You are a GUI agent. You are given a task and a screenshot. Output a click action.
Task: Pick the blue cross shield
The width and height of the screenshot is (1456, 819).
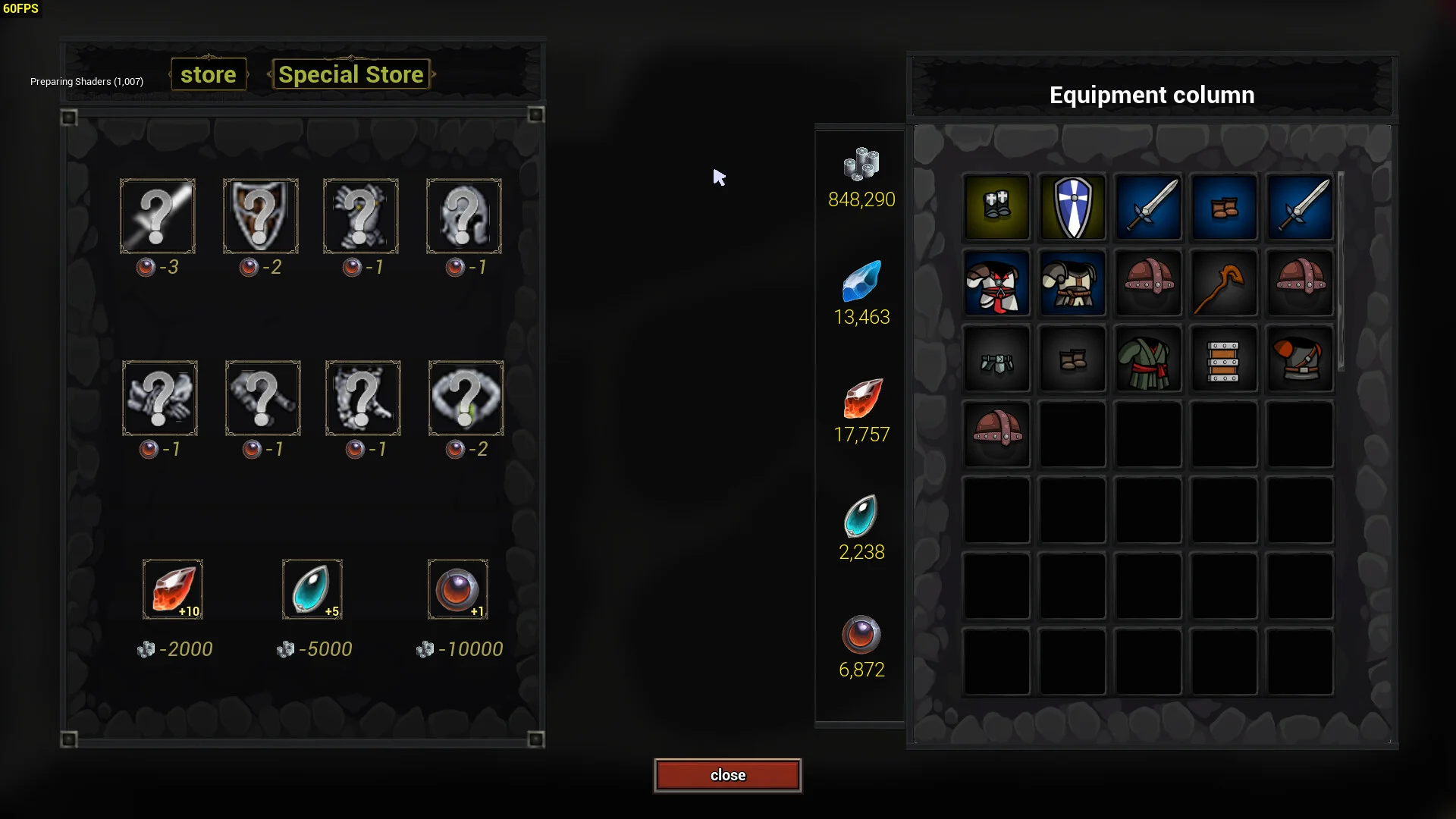[1072, 207]
